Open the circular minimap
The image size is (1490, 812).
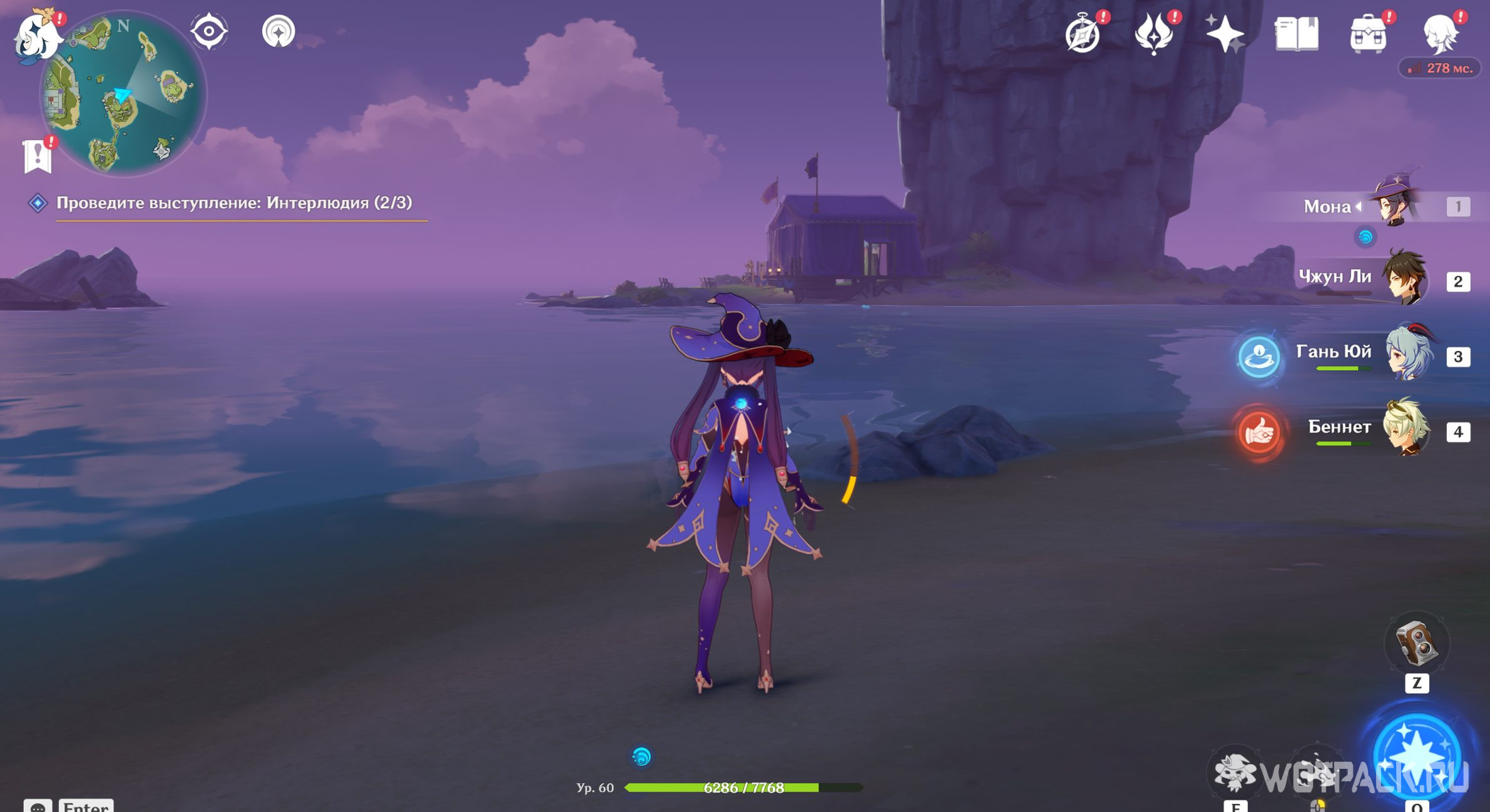pyautogui.click(x=124, y=94)
